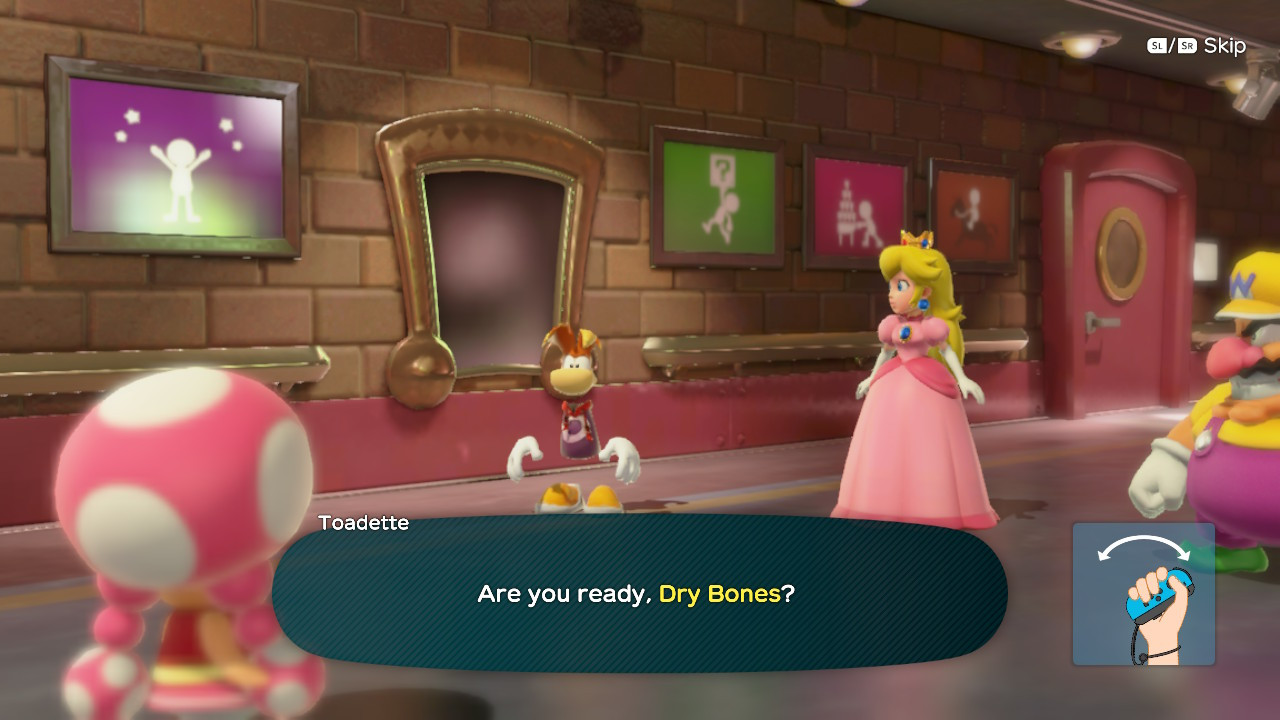Viewport: 1280px width, 720px height.
Task: Click the SR button icon near Skip
Action: click(x=1185, y=46)
